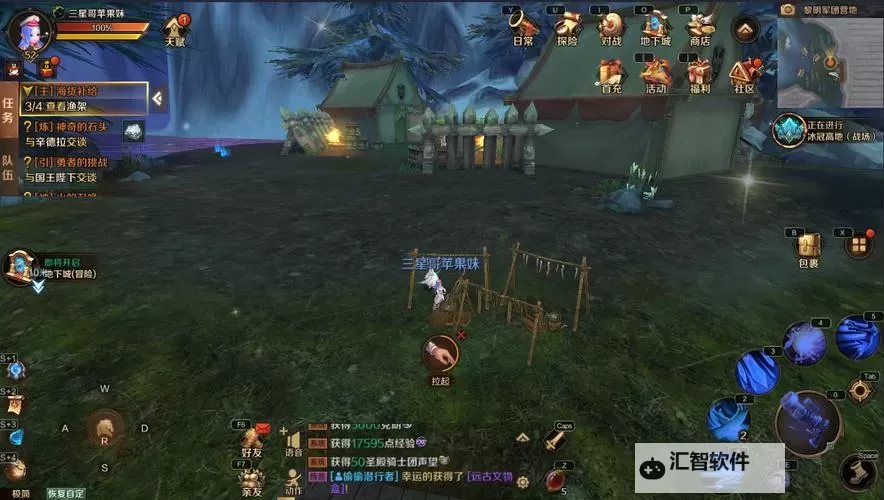This screenshot has width=884, height=500.
Task: Open the 活动 events menu
Action: coord(655,74)
